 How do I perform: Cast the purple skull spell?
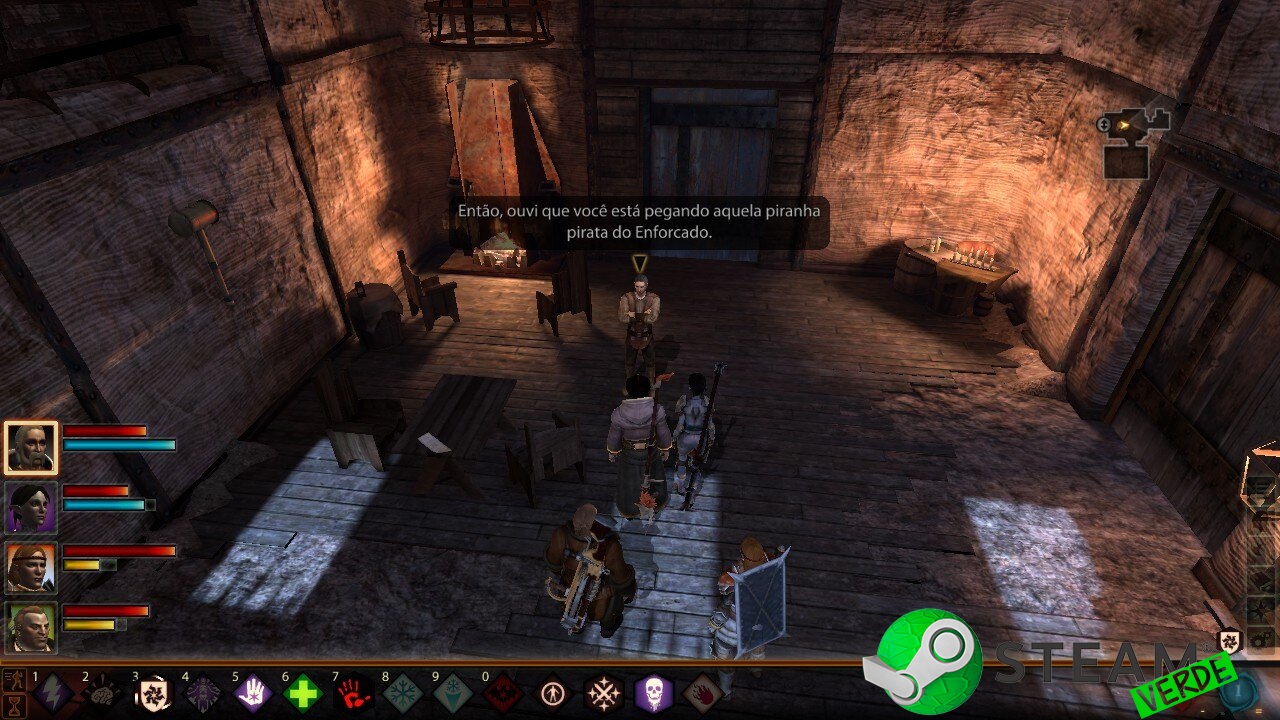coord(653,692)
